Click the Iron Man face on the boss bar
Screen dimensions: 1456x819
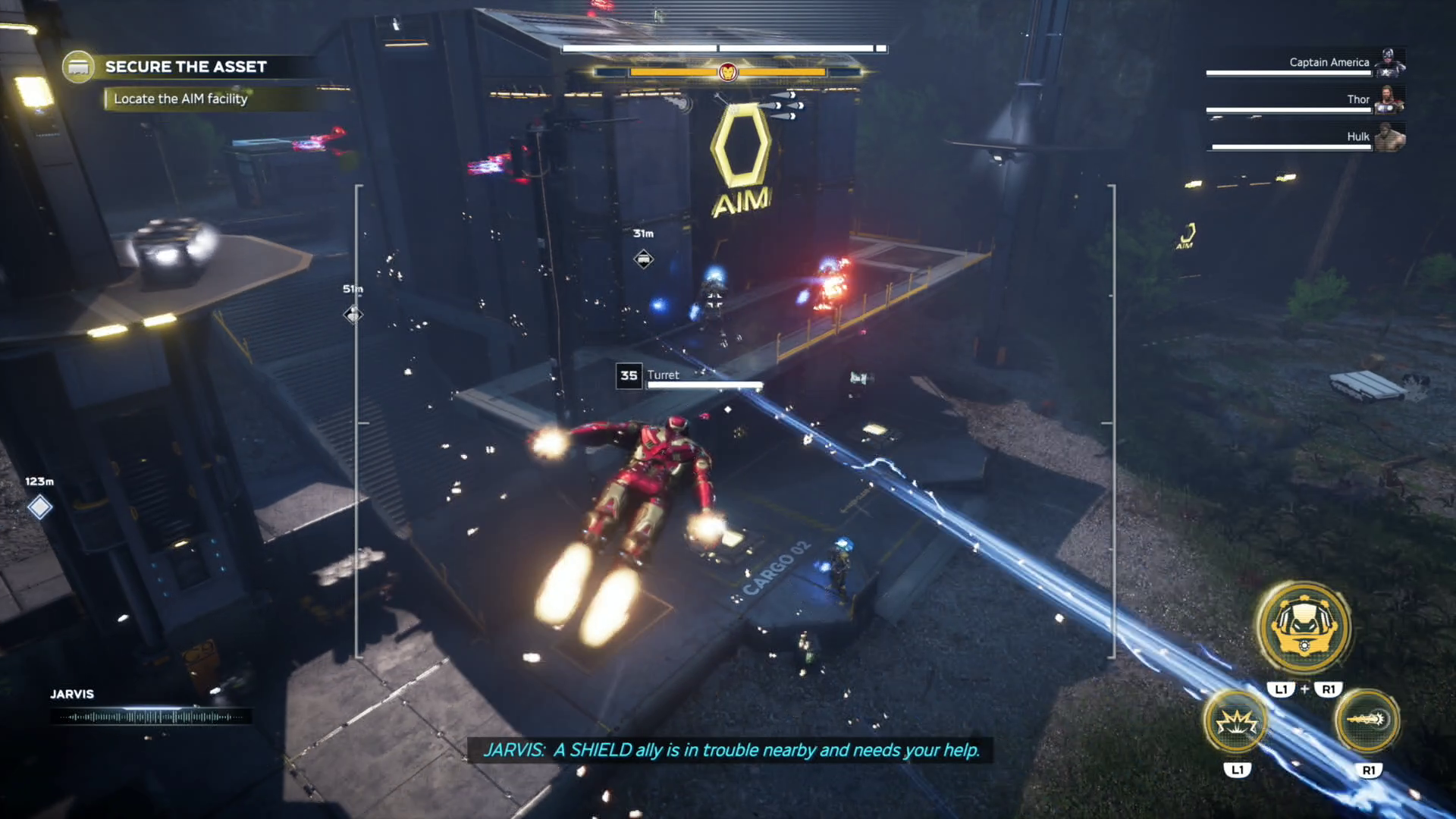[727, 73]
